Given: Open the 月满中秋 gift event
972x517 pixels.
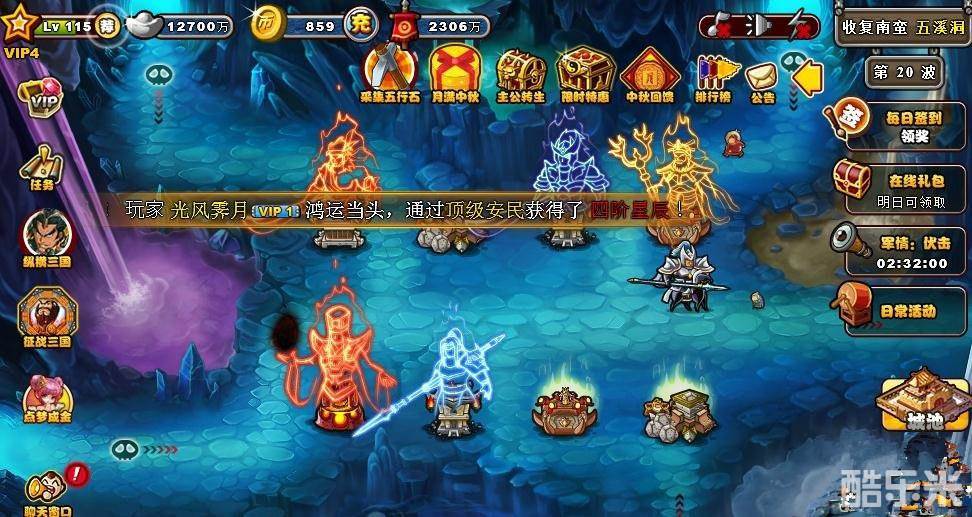Looking at the screenshot, I should coord(455,72).
